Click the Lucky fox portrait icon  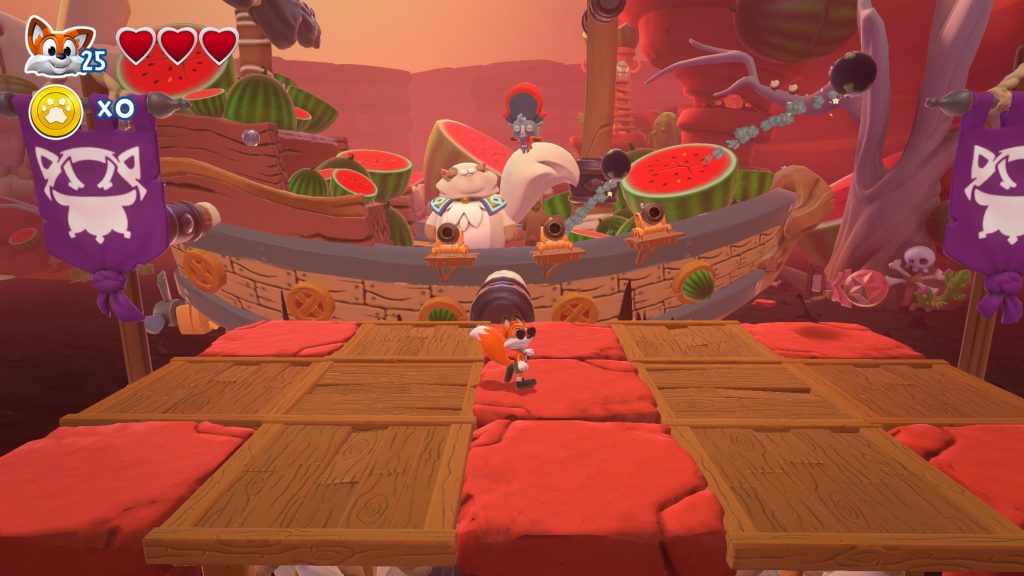point(49,45)
